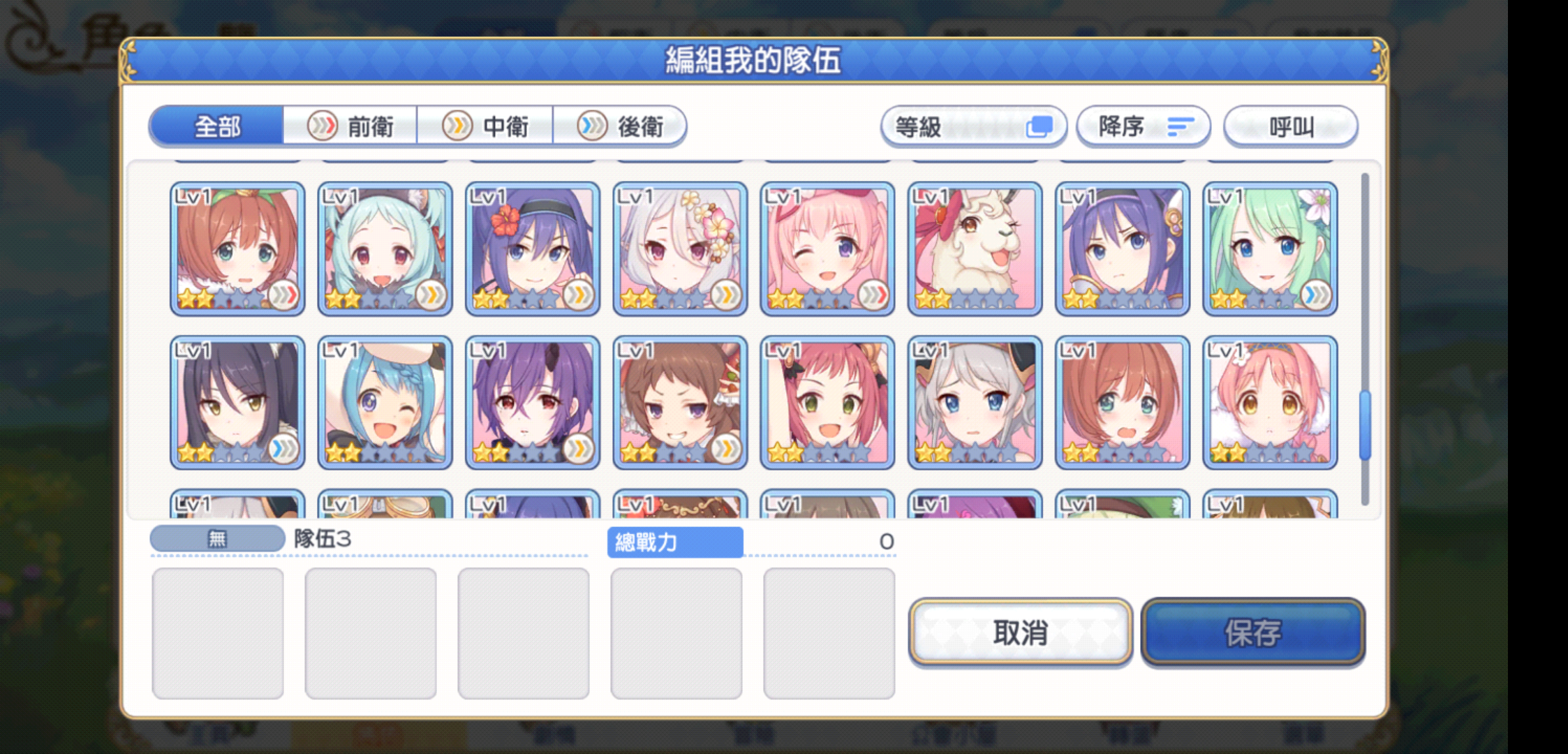The width and height of the screenshot is (1568, 754).
Task: Select the llama character portrait
Action: [974, 248]
